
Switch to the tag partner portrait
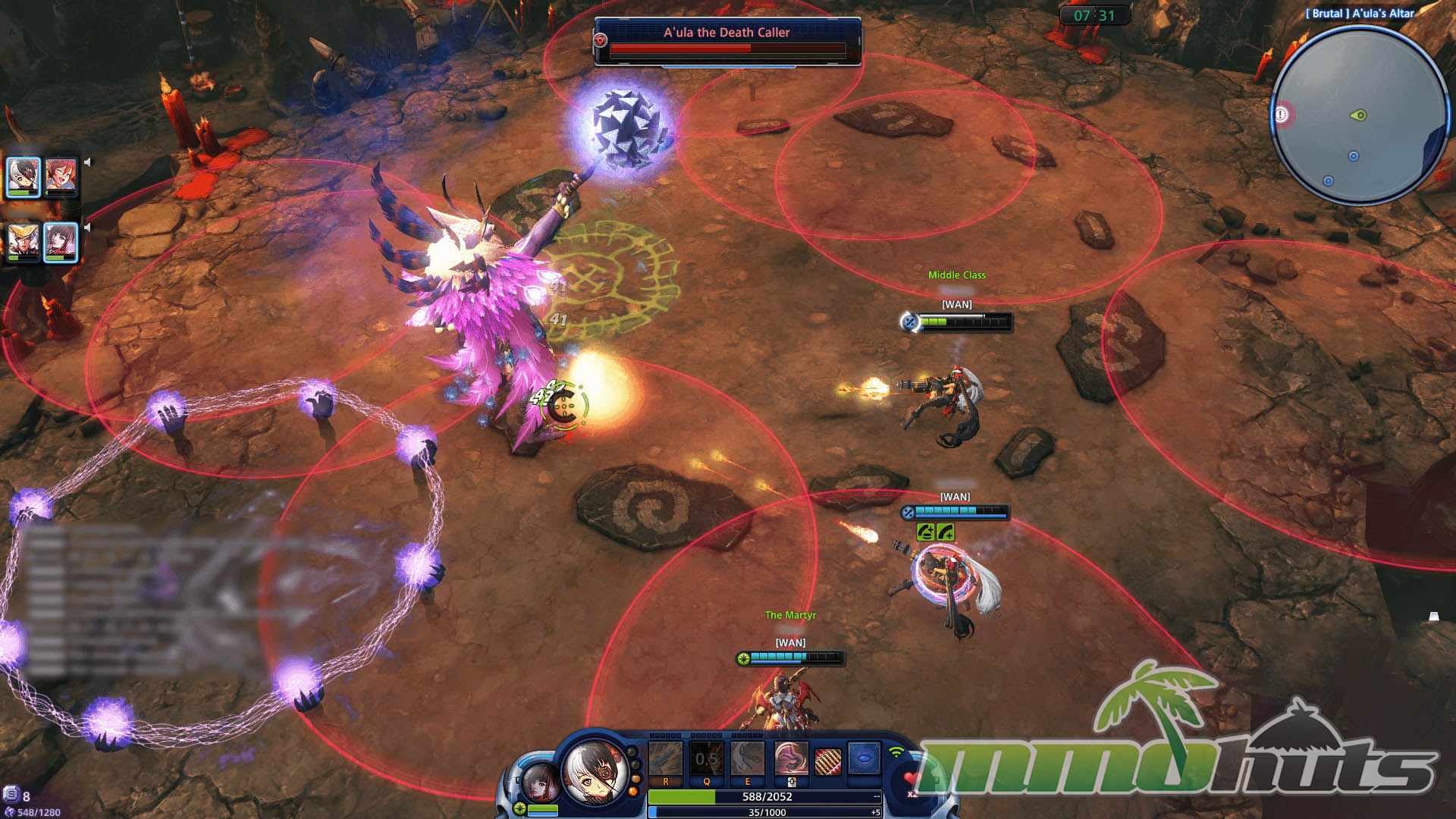coord(539,783)
